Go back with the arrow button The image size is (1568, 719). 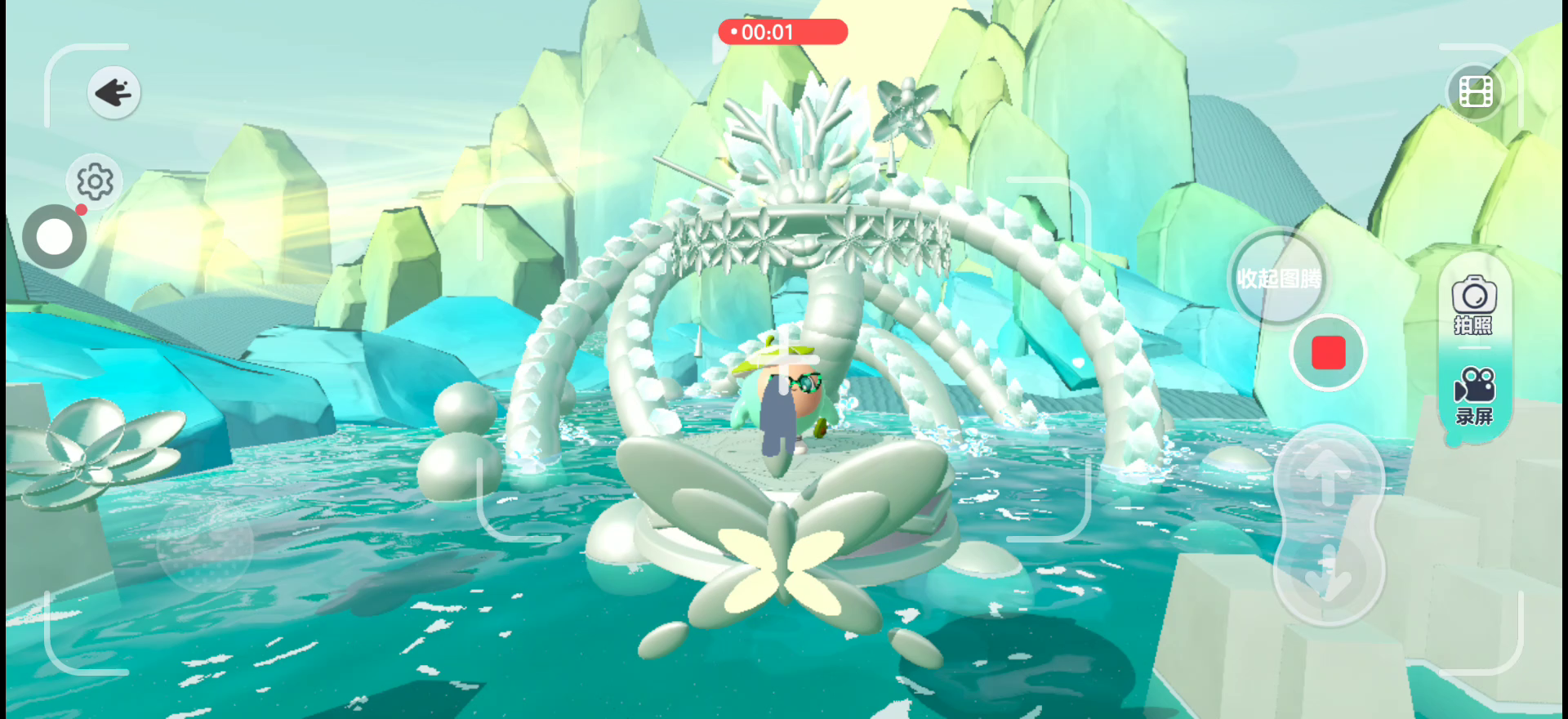[x=114, y=92]
